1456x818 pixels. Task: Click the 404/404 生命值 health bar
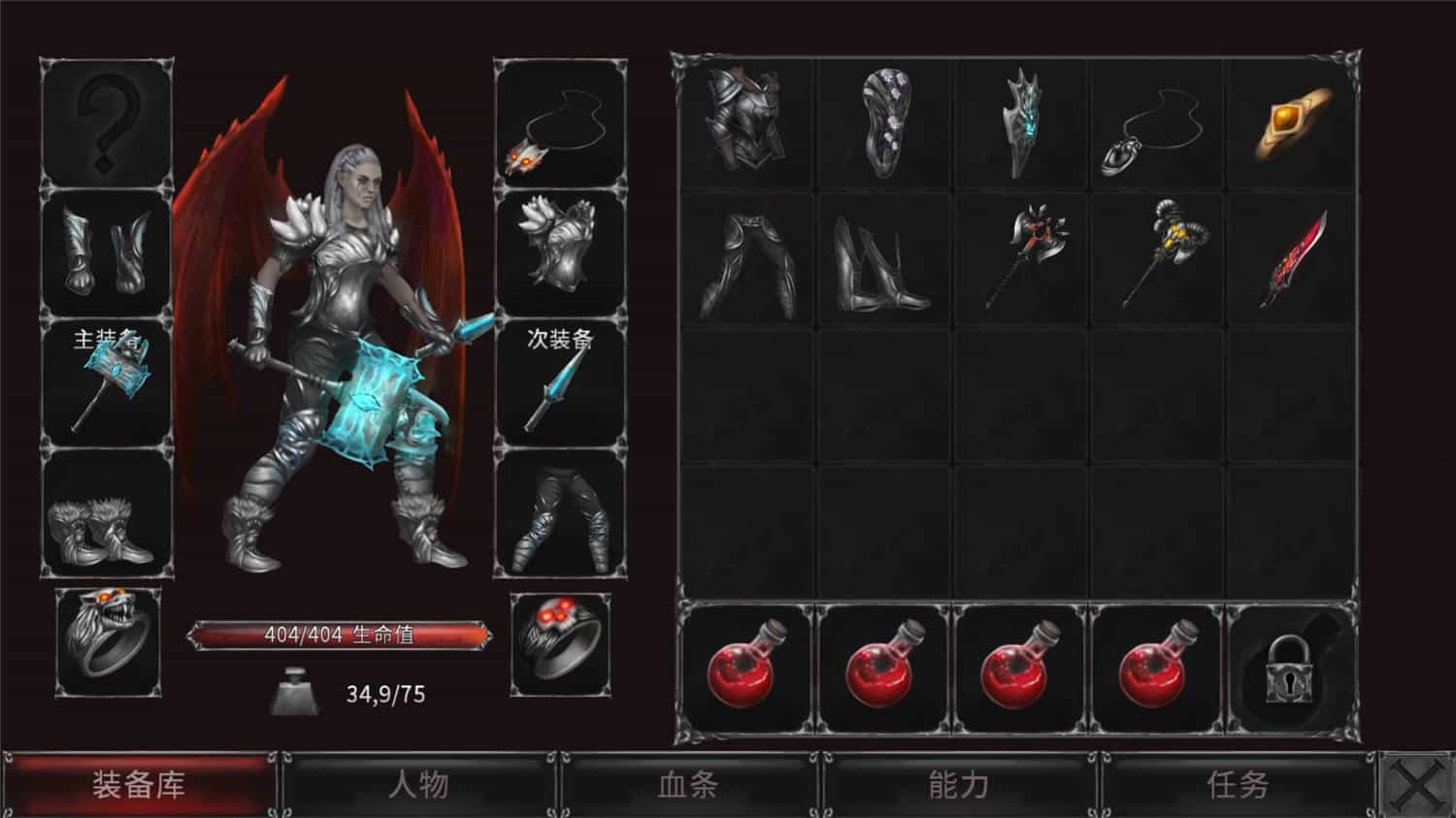pos(342,635)
